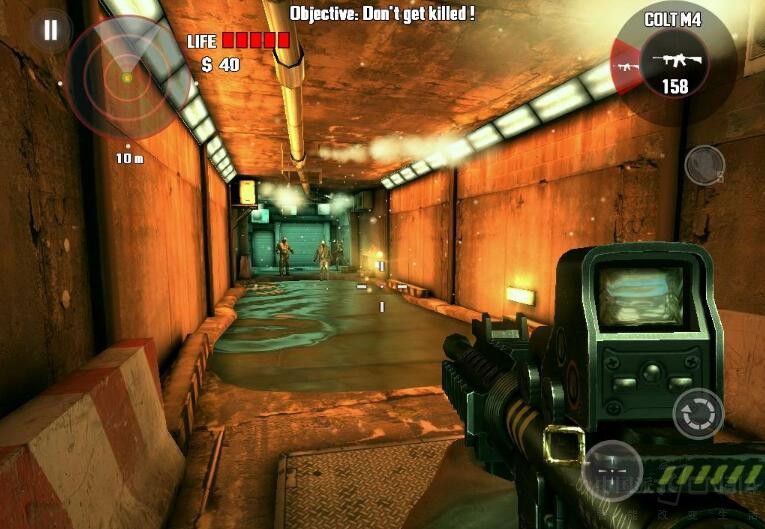This screenshot has width=765, height=529.
Task: Tap the circular radar display
Action: pos(126,76)
